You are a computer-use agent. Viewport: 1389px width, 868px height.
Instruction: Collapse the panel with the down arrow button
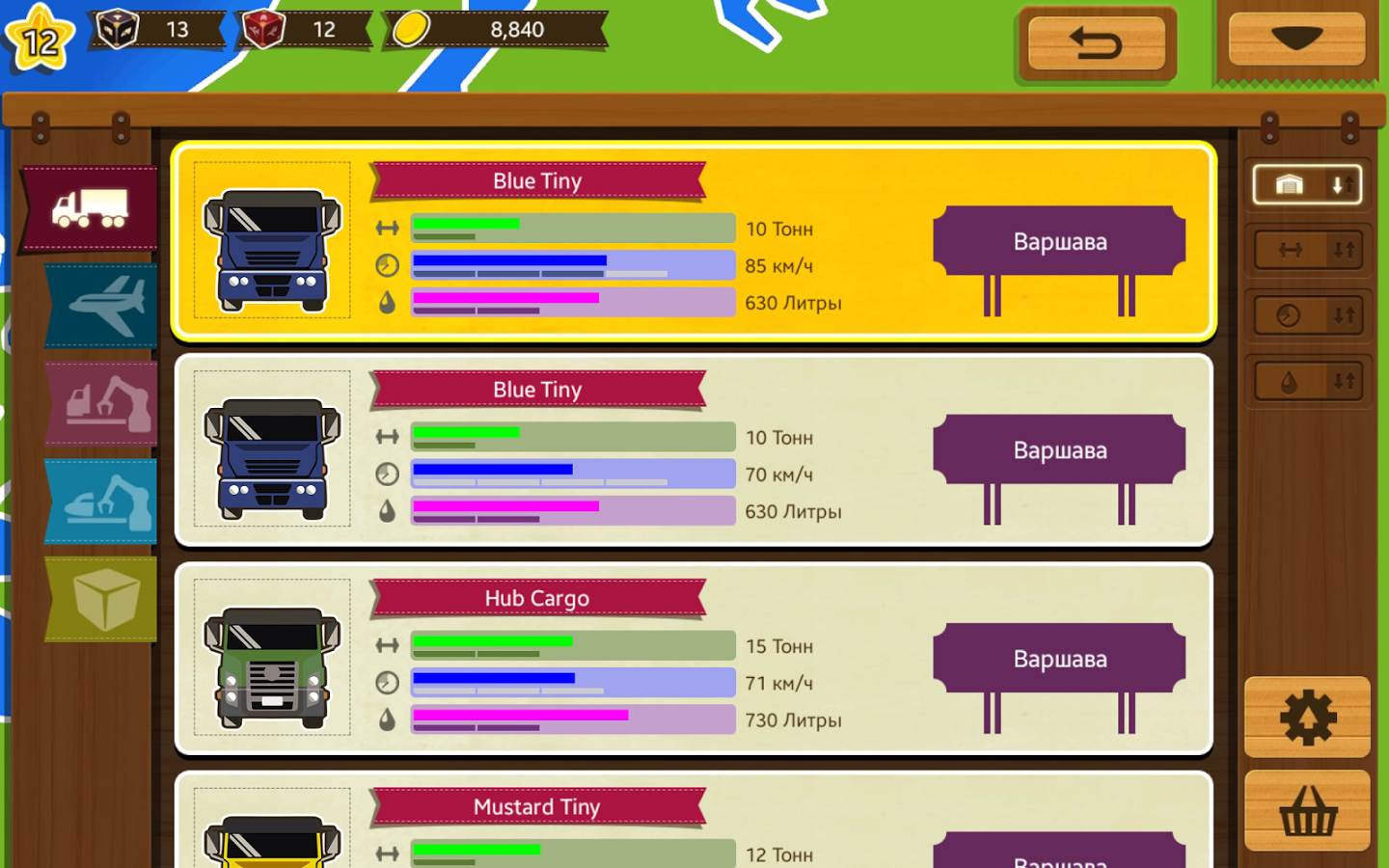(x=1296, y=40)
